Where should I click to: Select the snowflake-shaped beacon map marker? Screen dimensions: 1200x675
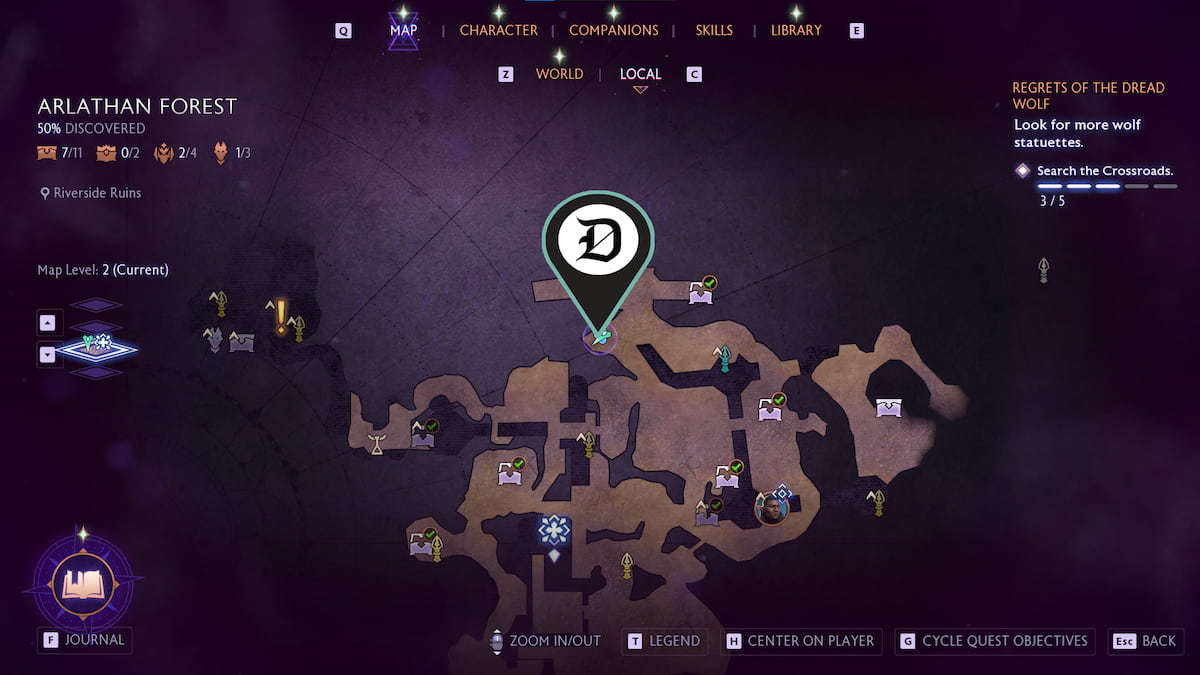553,530
